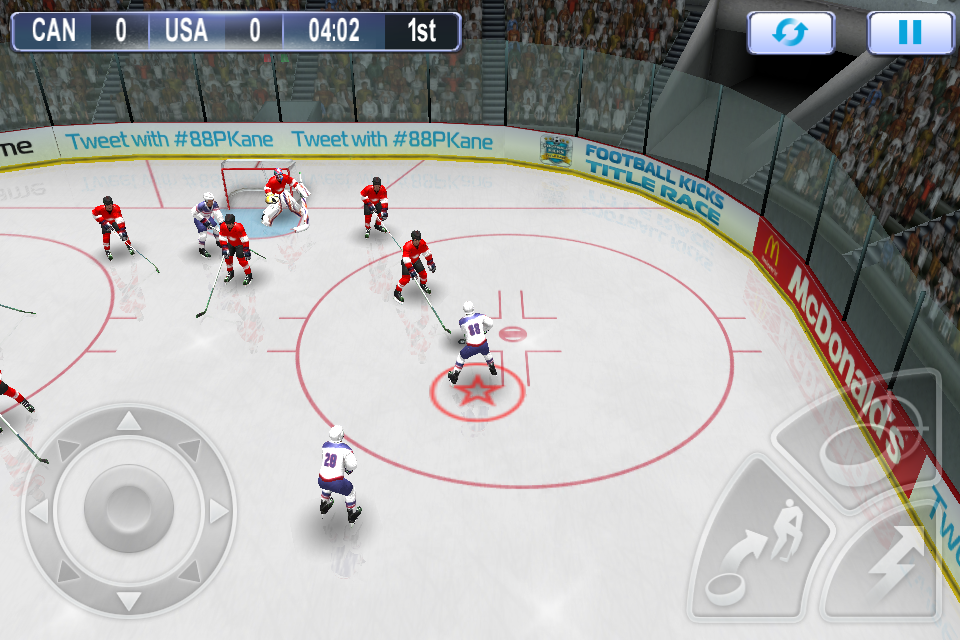
Task: Tap the joystick's right arrow
Action: pos(218,512)
